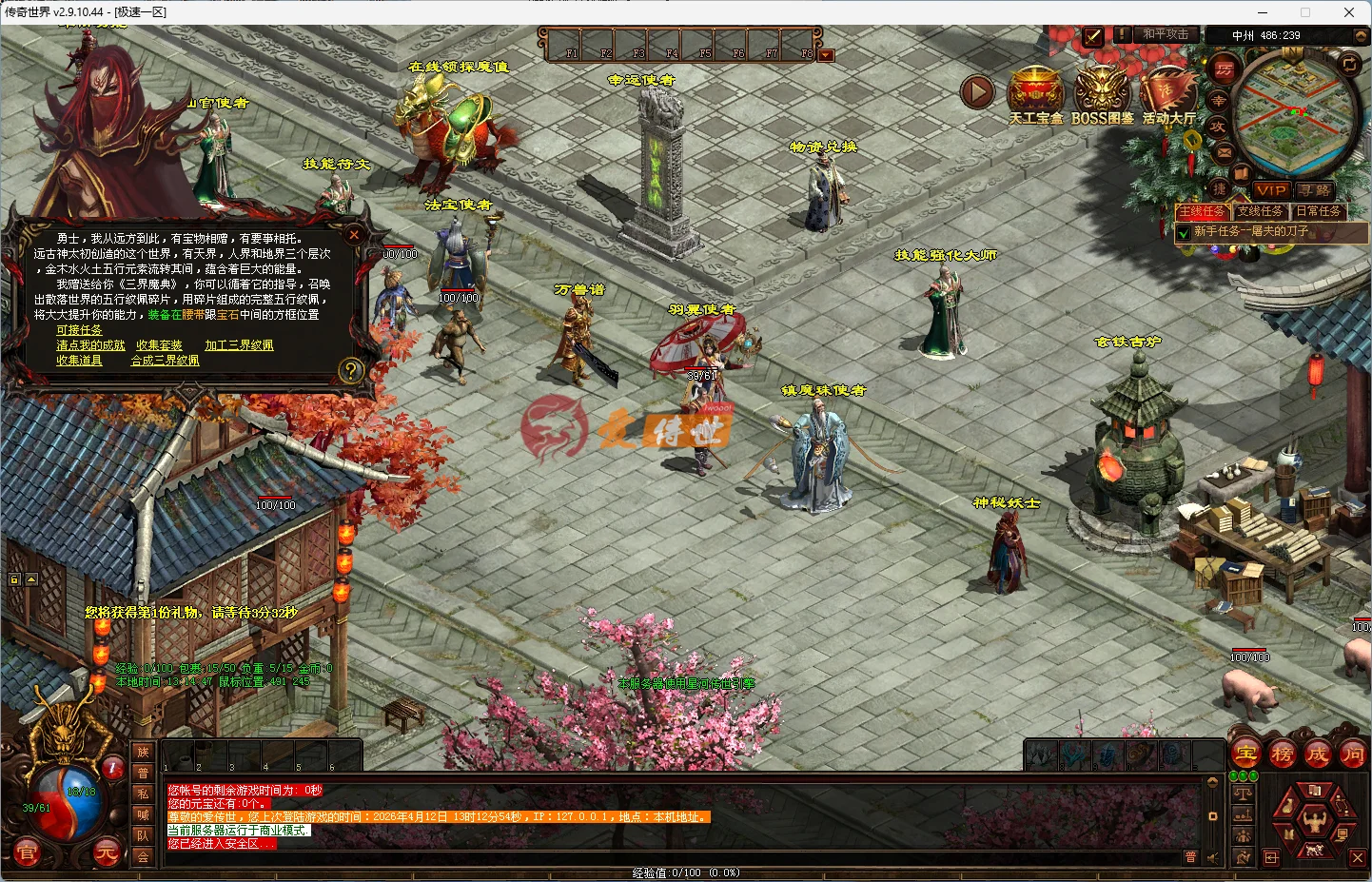Mute chat with the speaker icon

click(x=1212, y=858)
